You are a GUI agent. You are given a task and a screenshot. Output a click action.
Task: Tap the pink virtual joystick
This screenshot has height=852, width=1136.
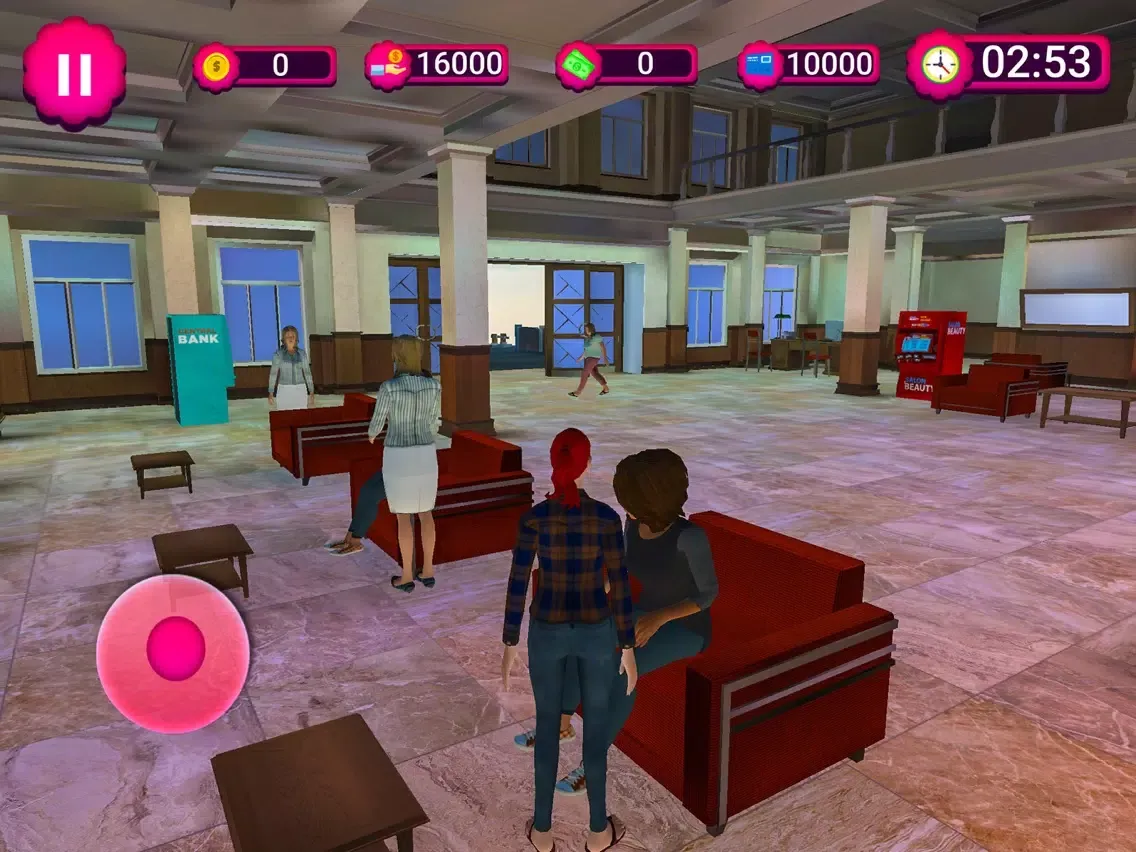coord(173,652)
